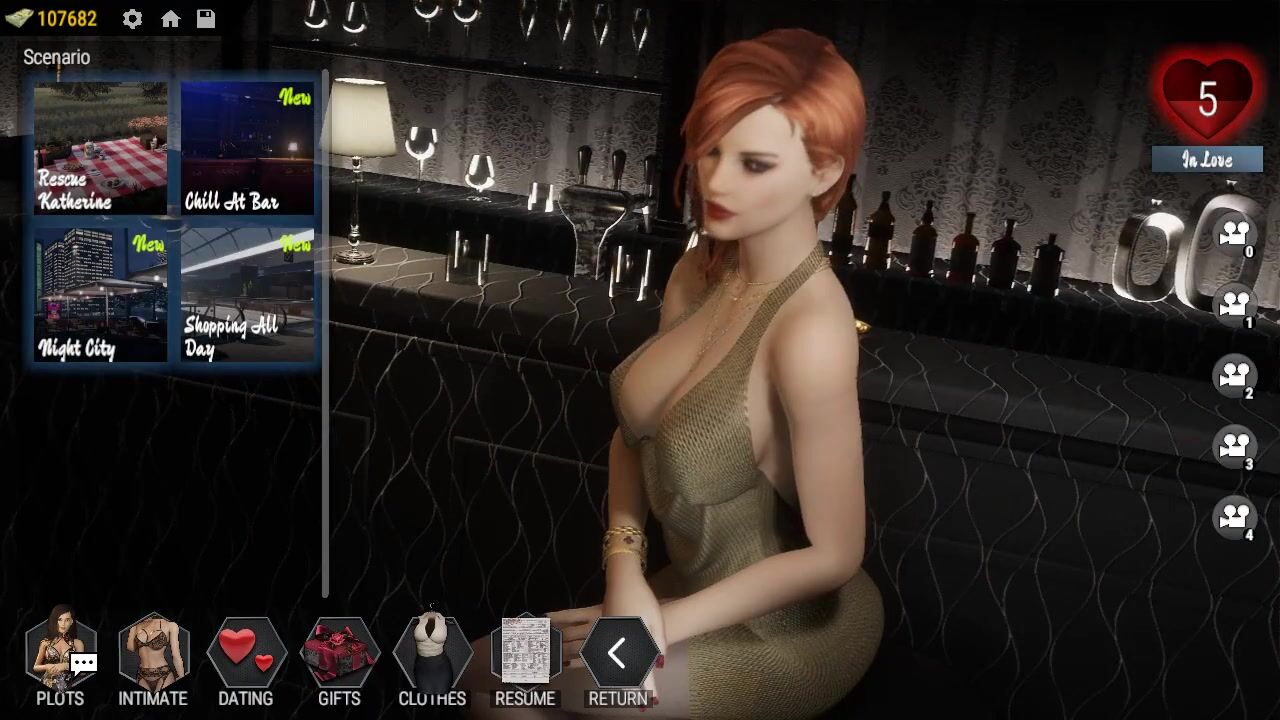Go to the home screen icon

point(170,19)
